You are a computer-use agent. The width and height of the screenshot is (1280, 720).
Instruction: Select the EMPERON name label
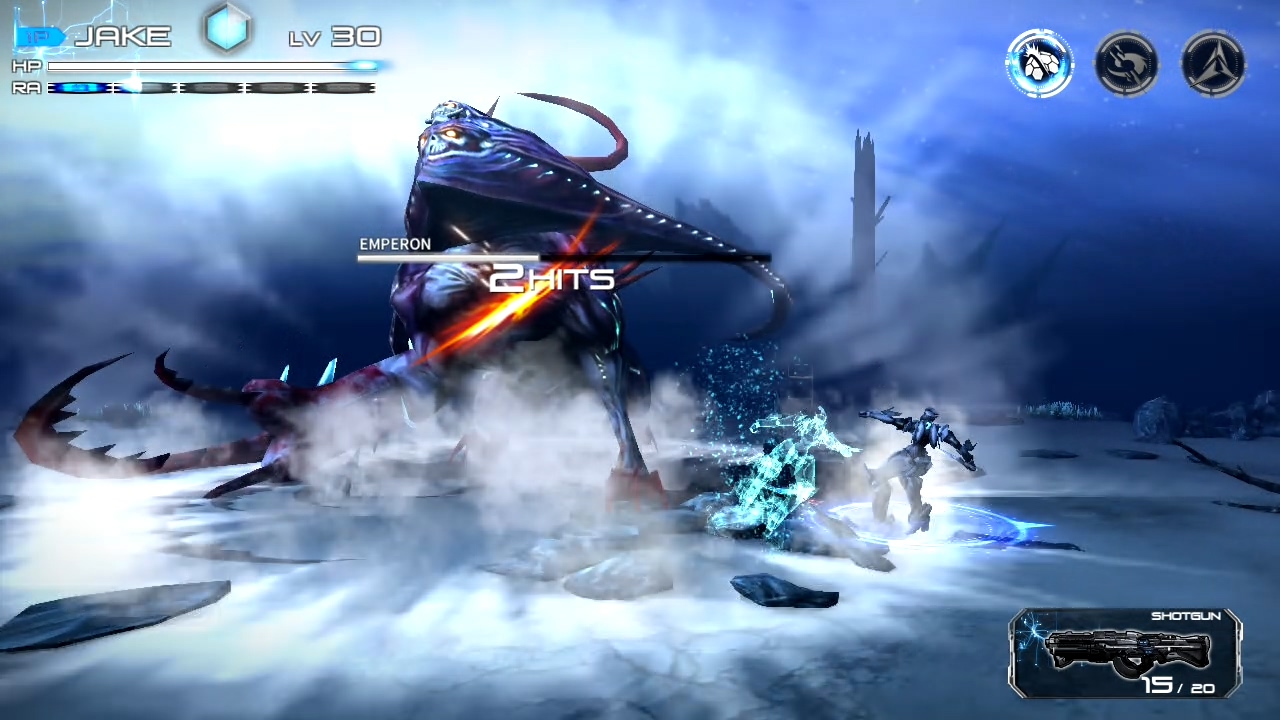tap(395, 244)
